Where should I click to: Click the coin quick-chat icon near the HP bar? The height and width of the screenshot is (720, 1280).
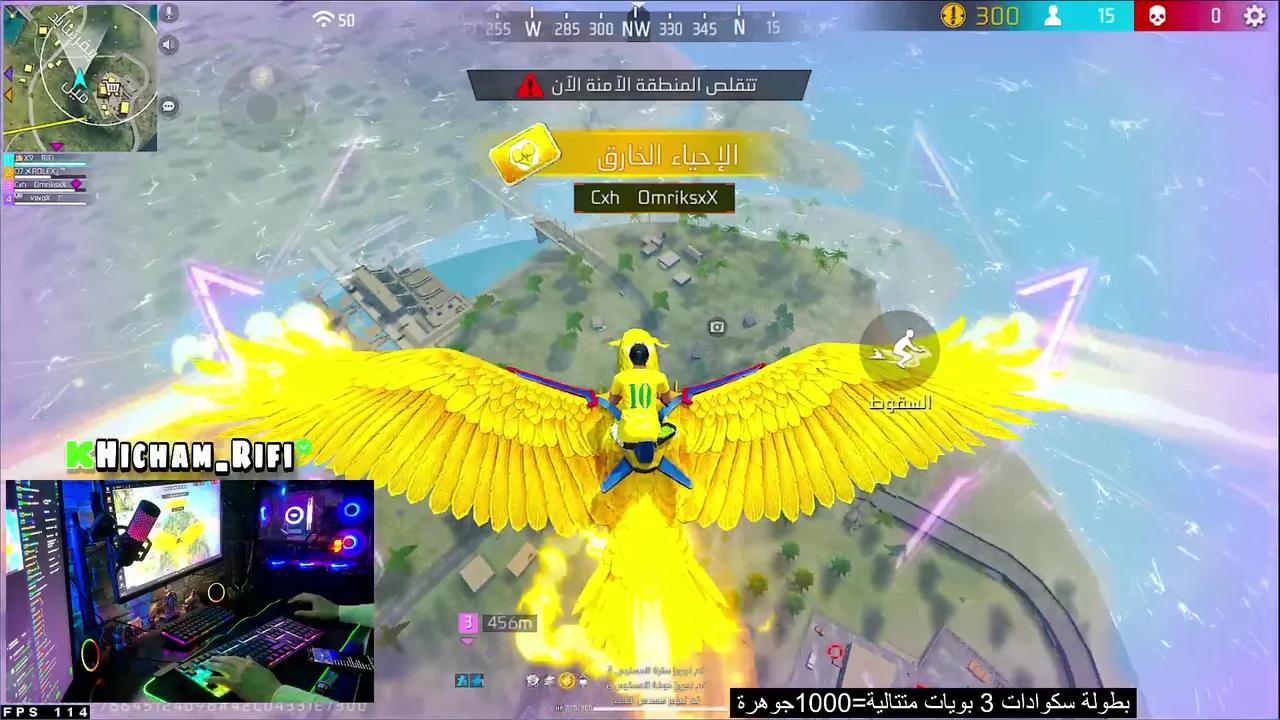click(x=566, y=682)
